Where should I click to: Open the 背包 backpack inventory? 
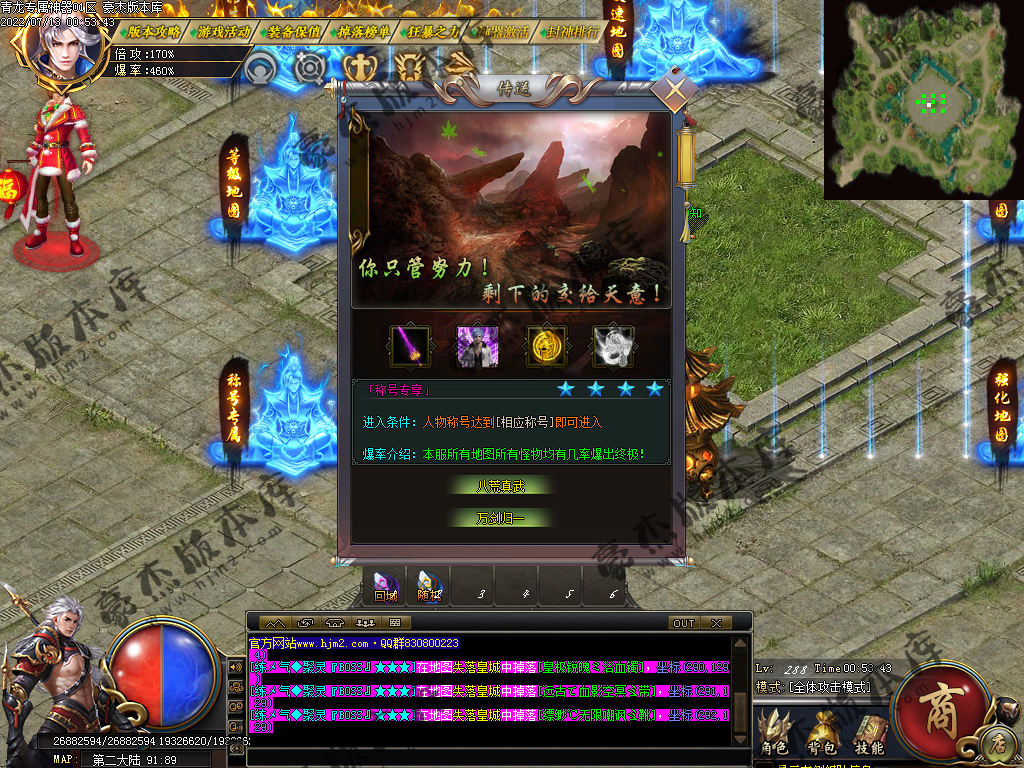[822, 731]
